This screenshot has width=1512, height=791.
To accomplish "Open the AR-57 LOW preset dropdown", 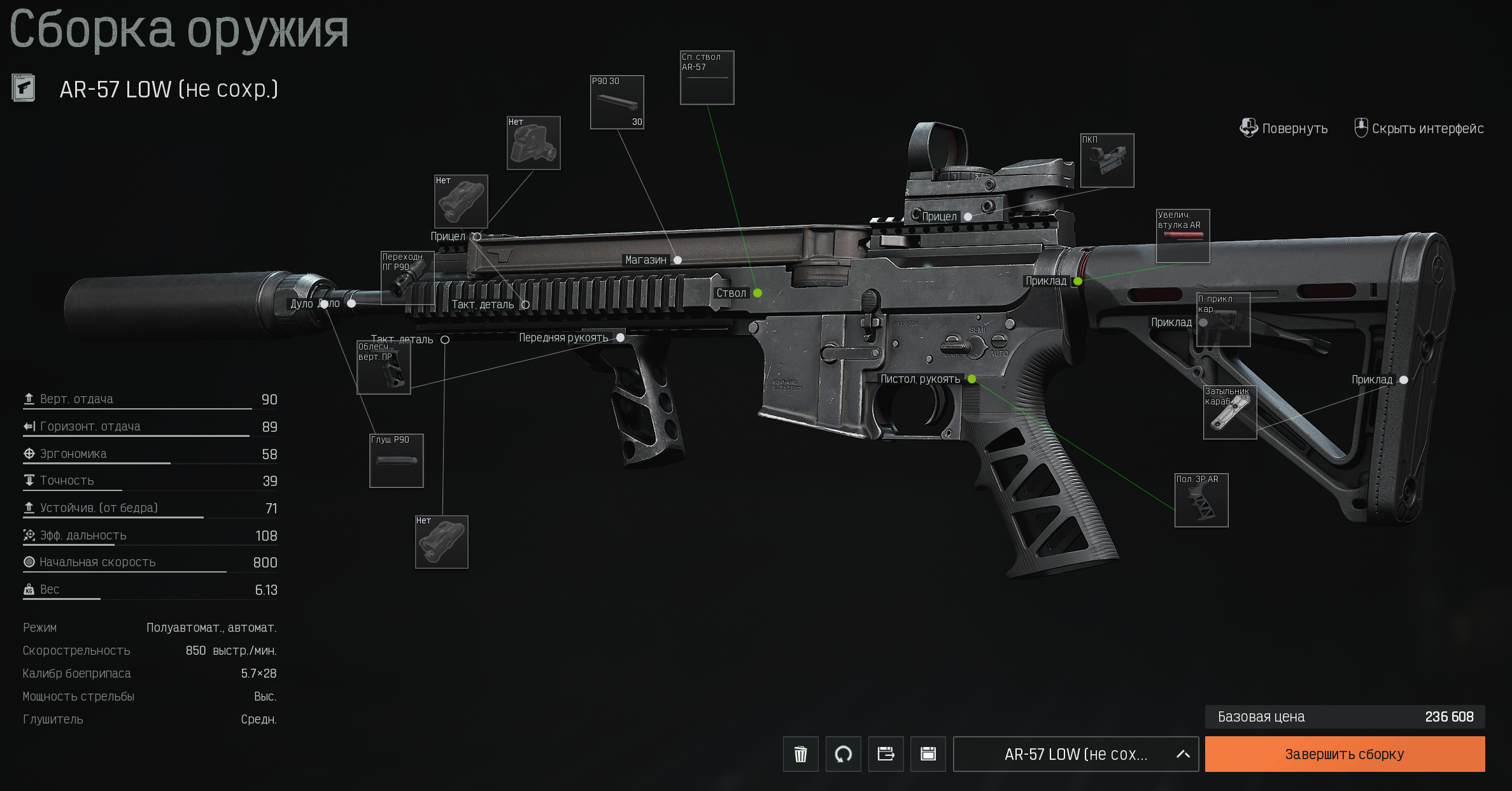I will click(1075, 754).
